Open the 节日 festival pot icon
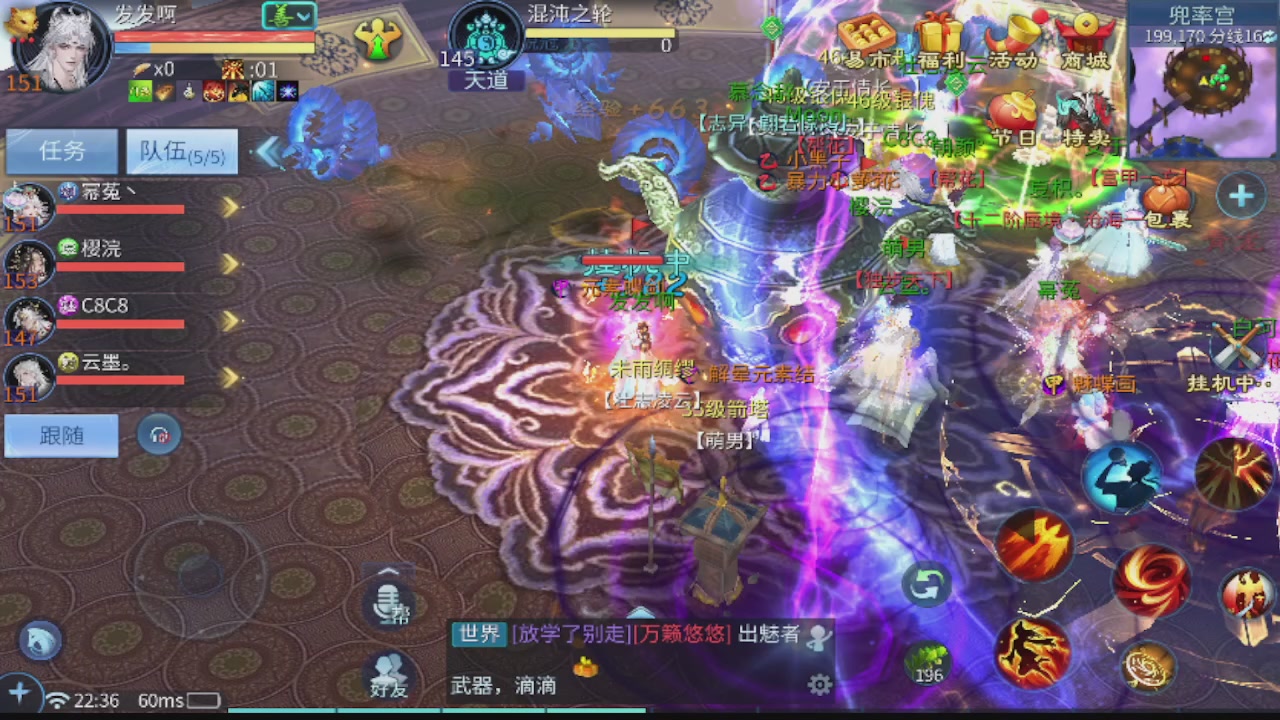 [x=1014, y=105]
